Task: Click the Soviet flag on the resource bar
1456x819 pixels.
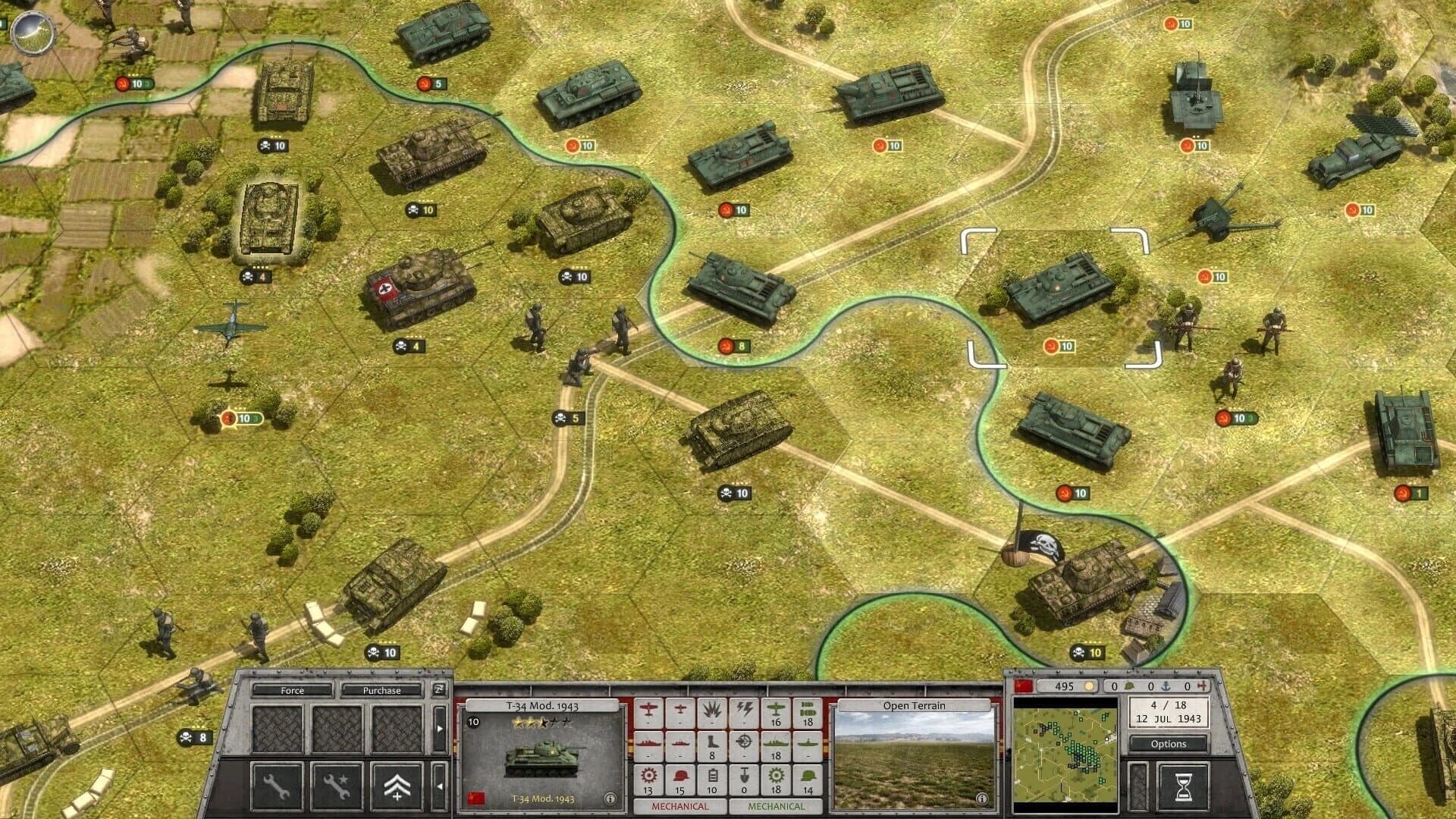Action: 1022,686
